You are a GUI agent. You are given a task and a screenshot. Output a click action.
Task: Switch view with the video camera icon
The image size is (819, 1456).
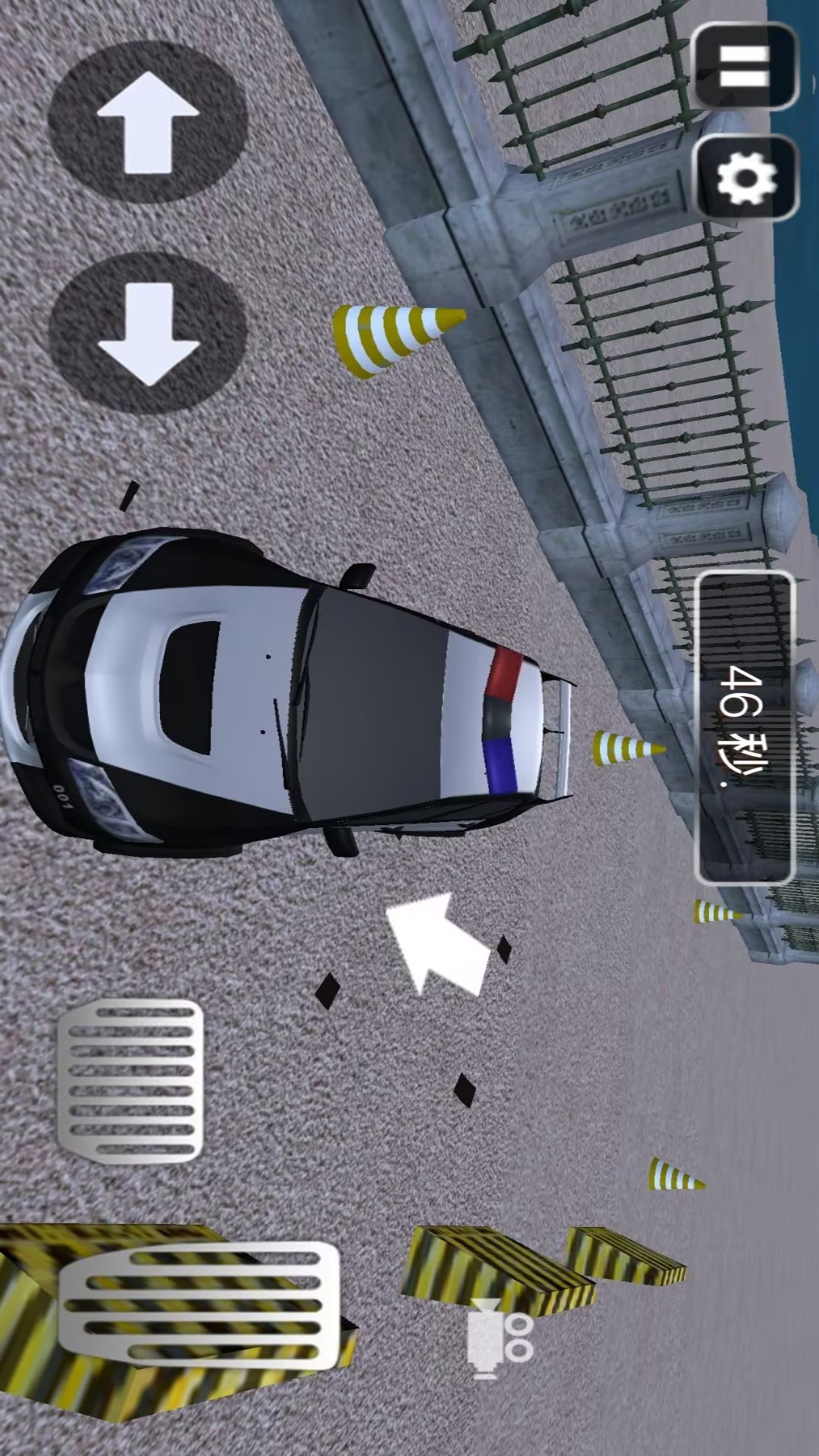click(499, 1338)
